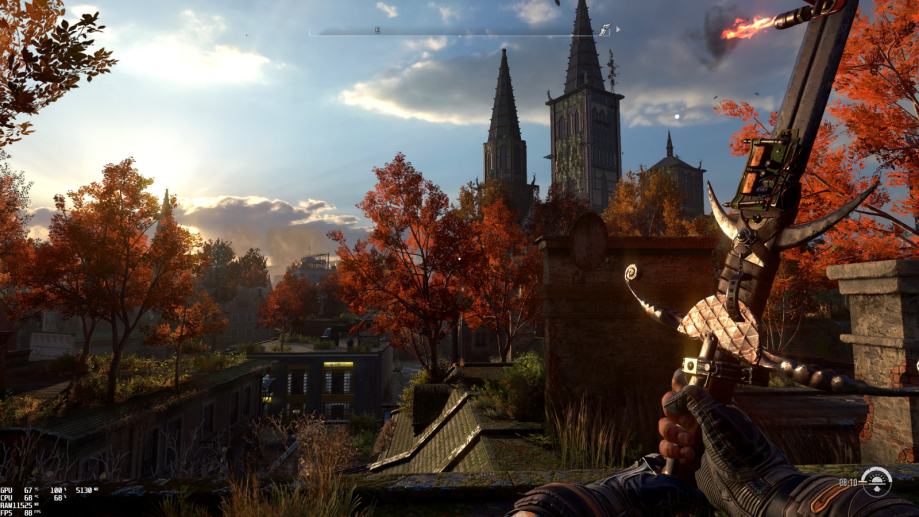Click the objective marker on the compass
Image resolution: width=919 pixels, height=517 pixels.
[x=605, y=31]
